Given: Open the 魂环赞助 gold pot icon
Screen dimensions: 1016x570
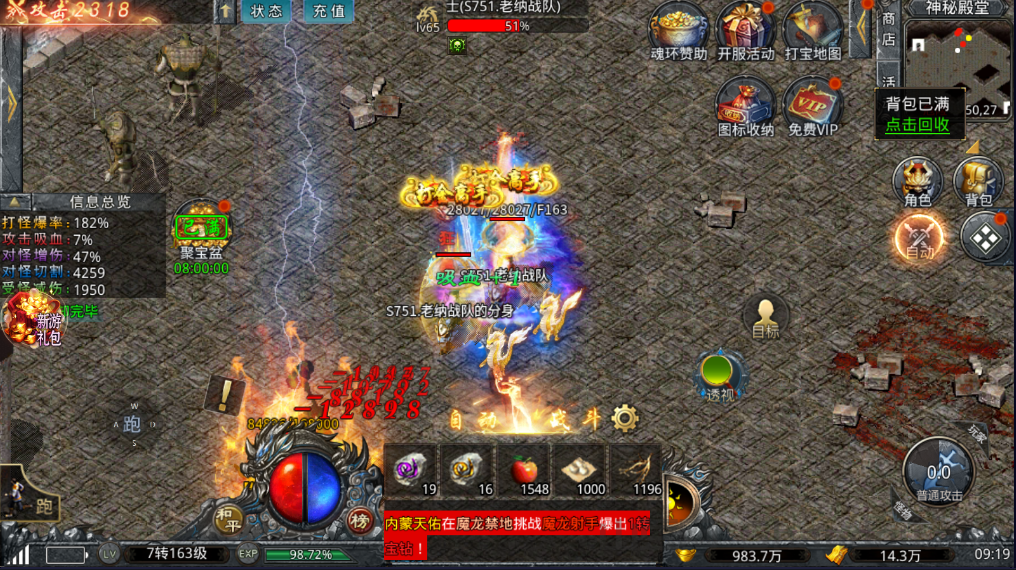Looking at the screenshot, I should [678, 27].
